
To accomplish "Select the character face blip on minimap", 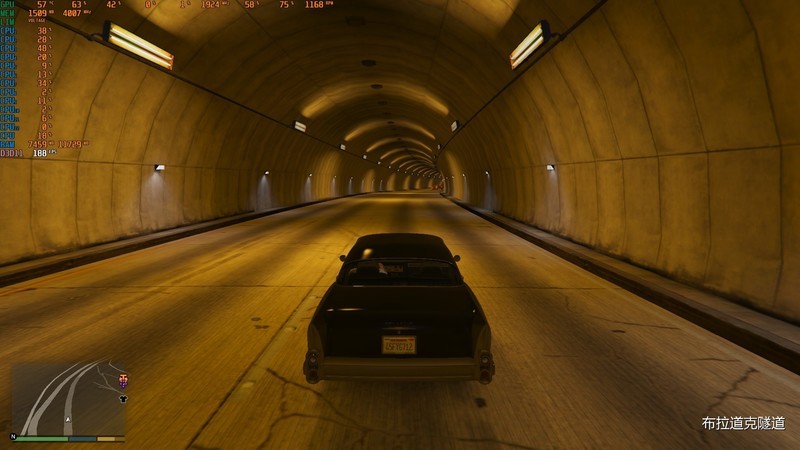I will pyautogui.click(x=123, y=379).
